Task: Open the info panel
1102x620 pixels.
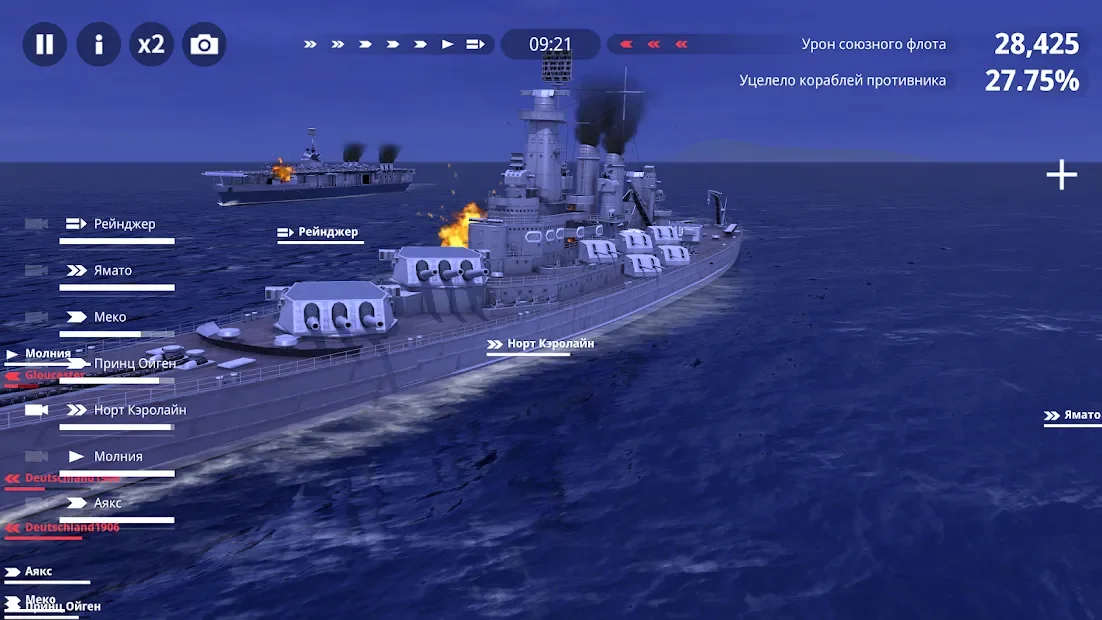Action: pos(99,45)
